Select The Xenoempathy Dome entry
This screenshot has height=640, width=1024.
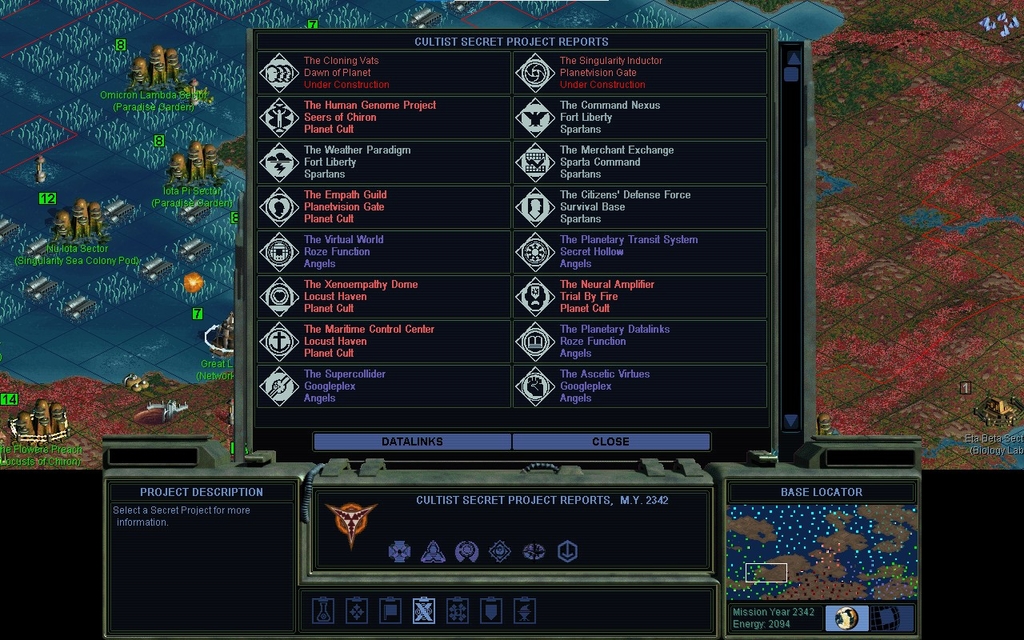point(384,296)
